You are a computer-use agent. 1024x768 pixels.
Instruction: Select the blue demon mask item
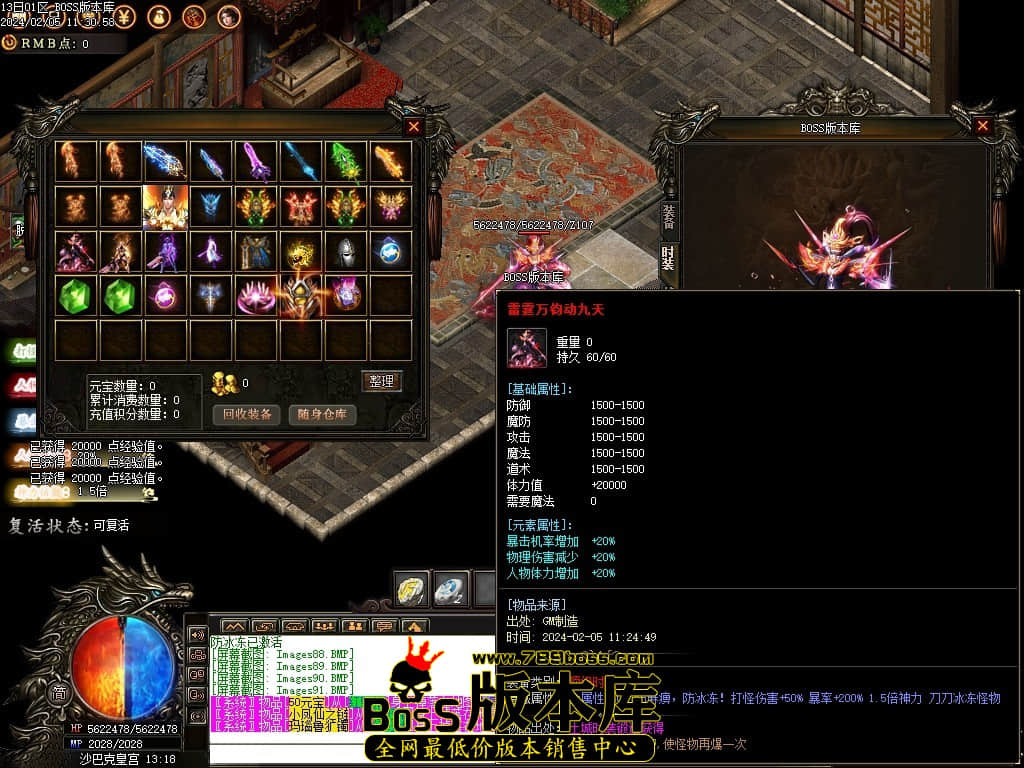(x=210, y=207)
